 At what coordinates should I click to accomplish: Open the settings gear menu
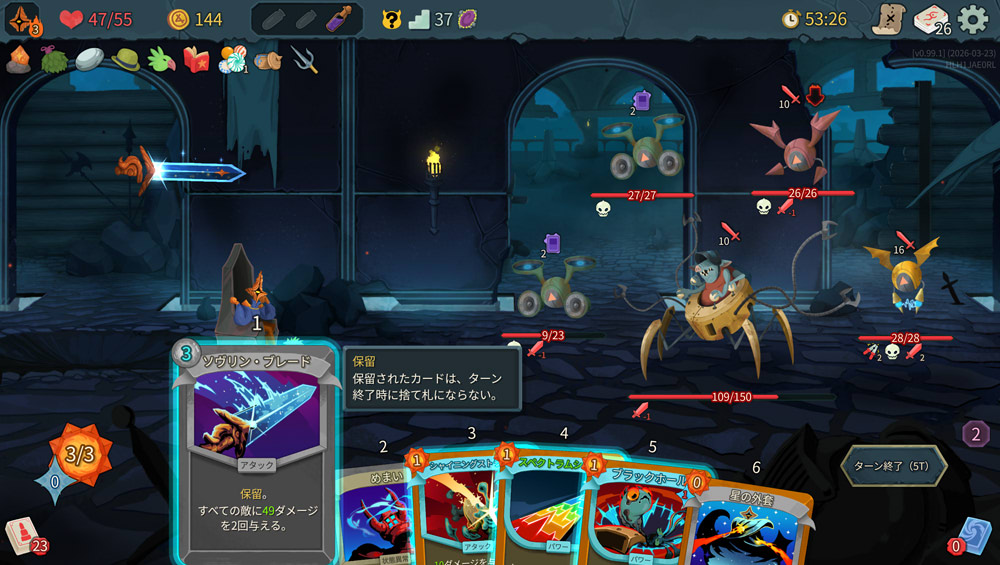[x=973, y=19]
